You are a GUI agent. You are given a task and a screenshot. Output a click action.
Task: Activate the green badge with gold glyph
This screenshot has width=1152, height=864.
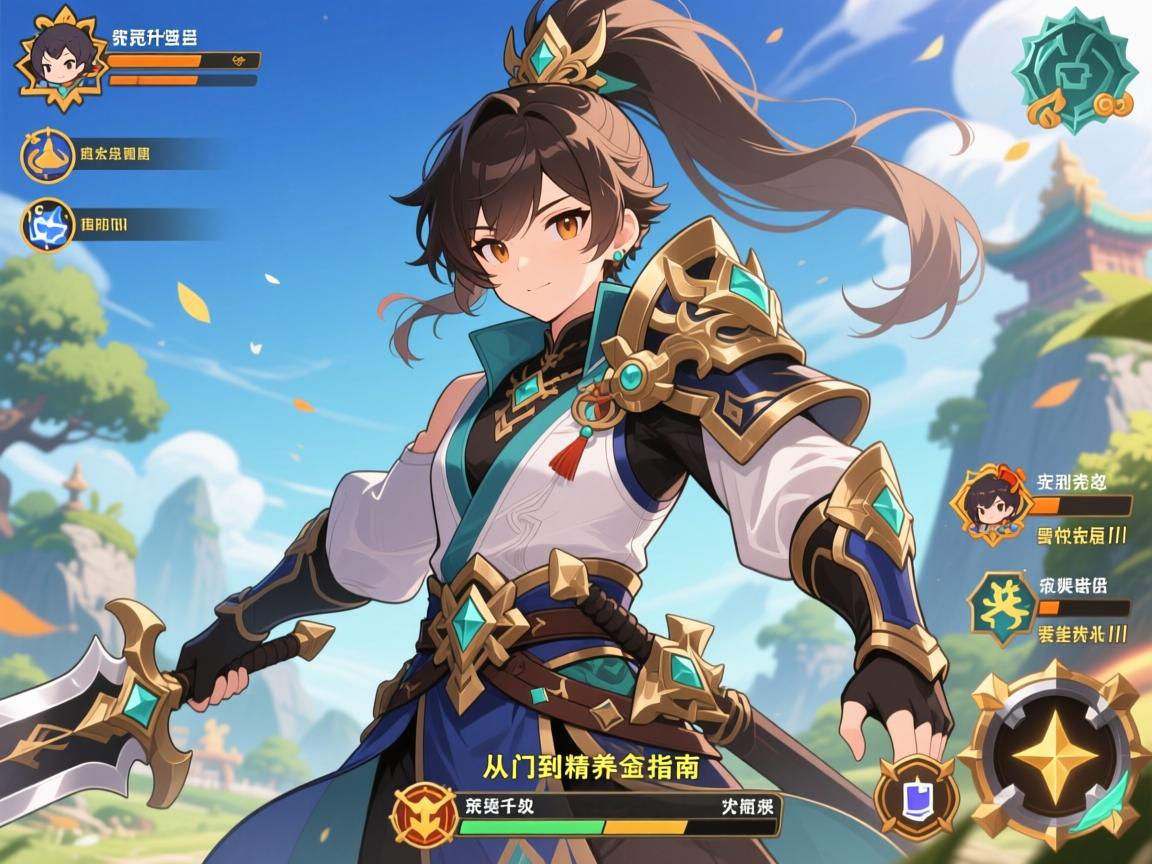tap(1002, 606)
